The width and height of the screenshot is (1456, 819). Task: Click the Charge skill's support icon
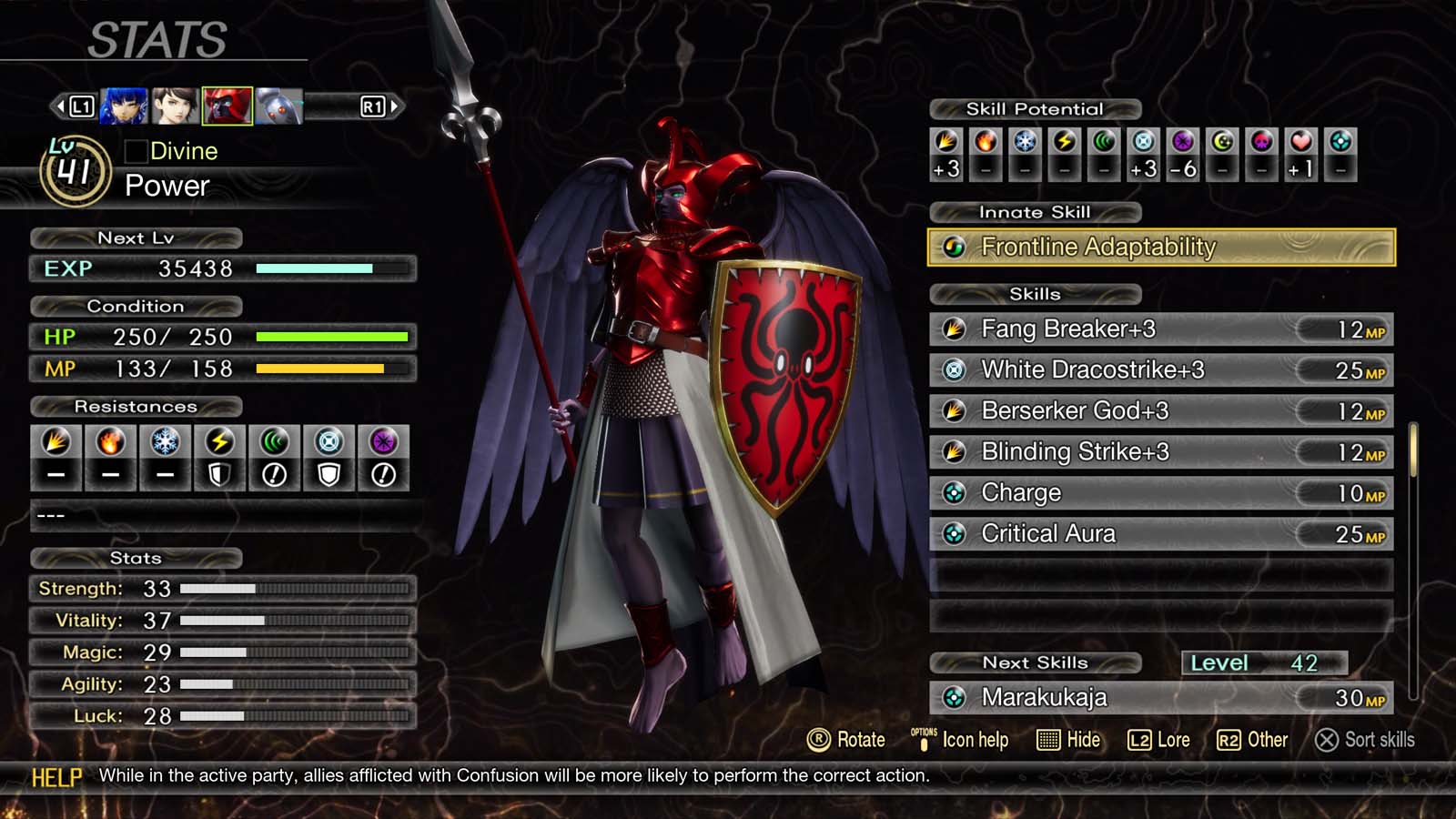click(x=954, y=492)
